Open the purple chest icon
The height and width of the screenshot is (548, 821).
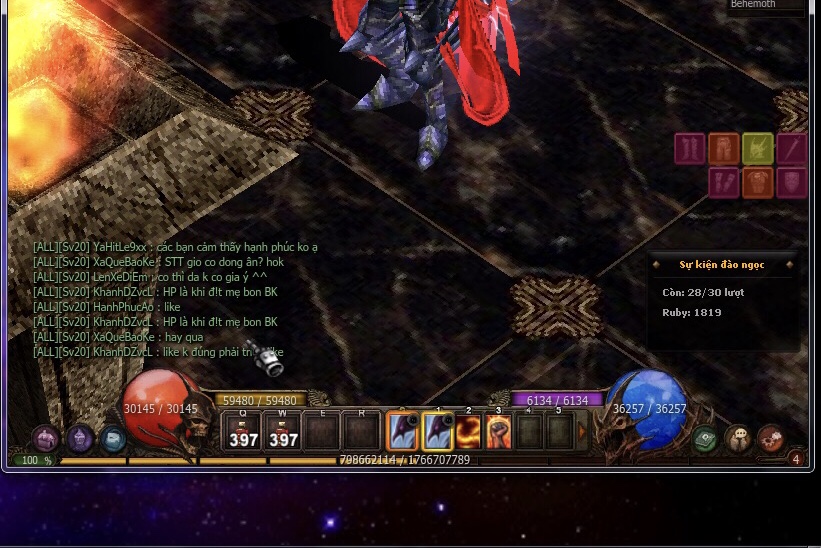click(x=46, y=438)
